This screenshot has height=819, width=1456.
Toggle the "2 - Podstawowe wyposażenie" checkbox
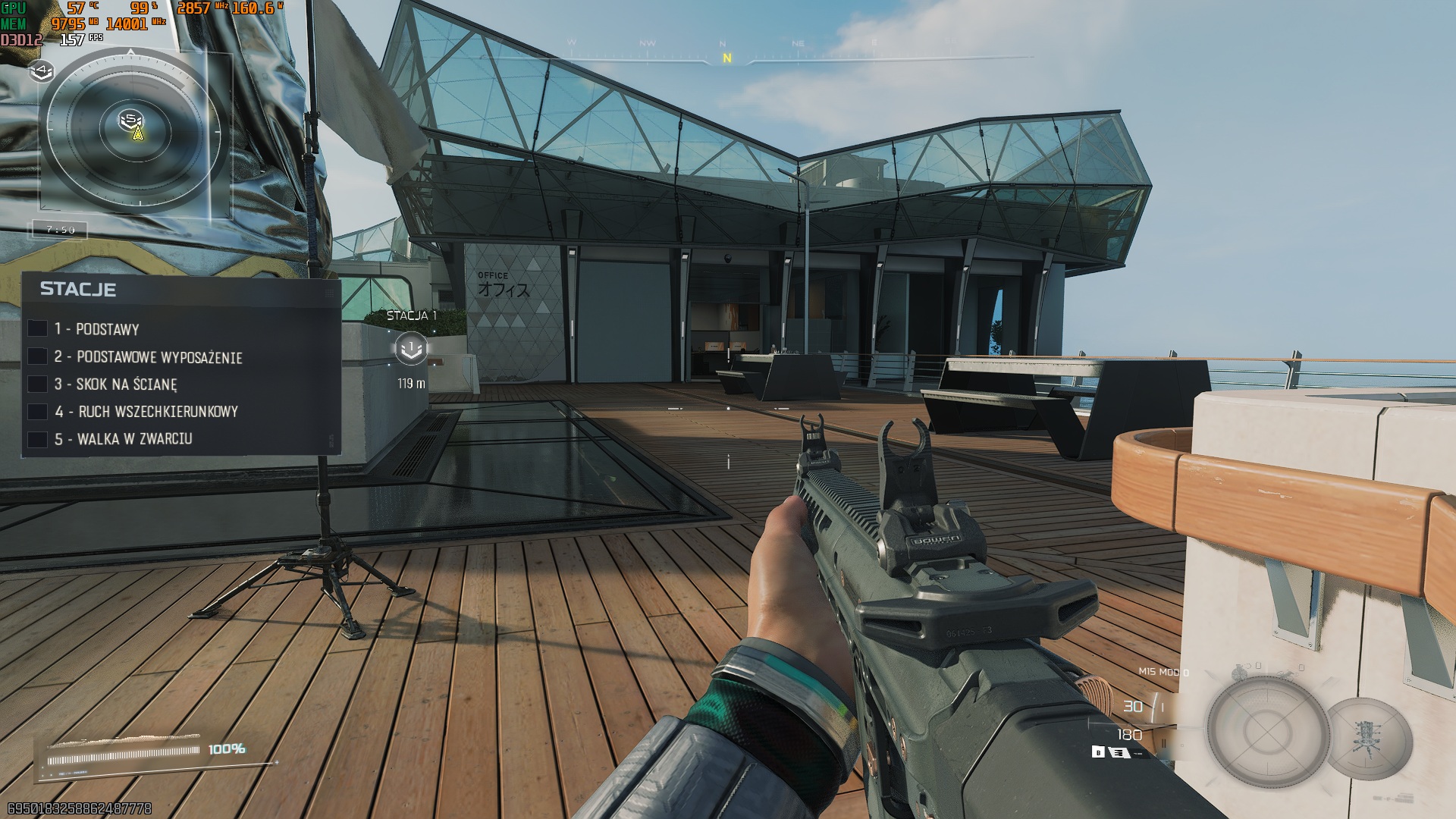38,356
